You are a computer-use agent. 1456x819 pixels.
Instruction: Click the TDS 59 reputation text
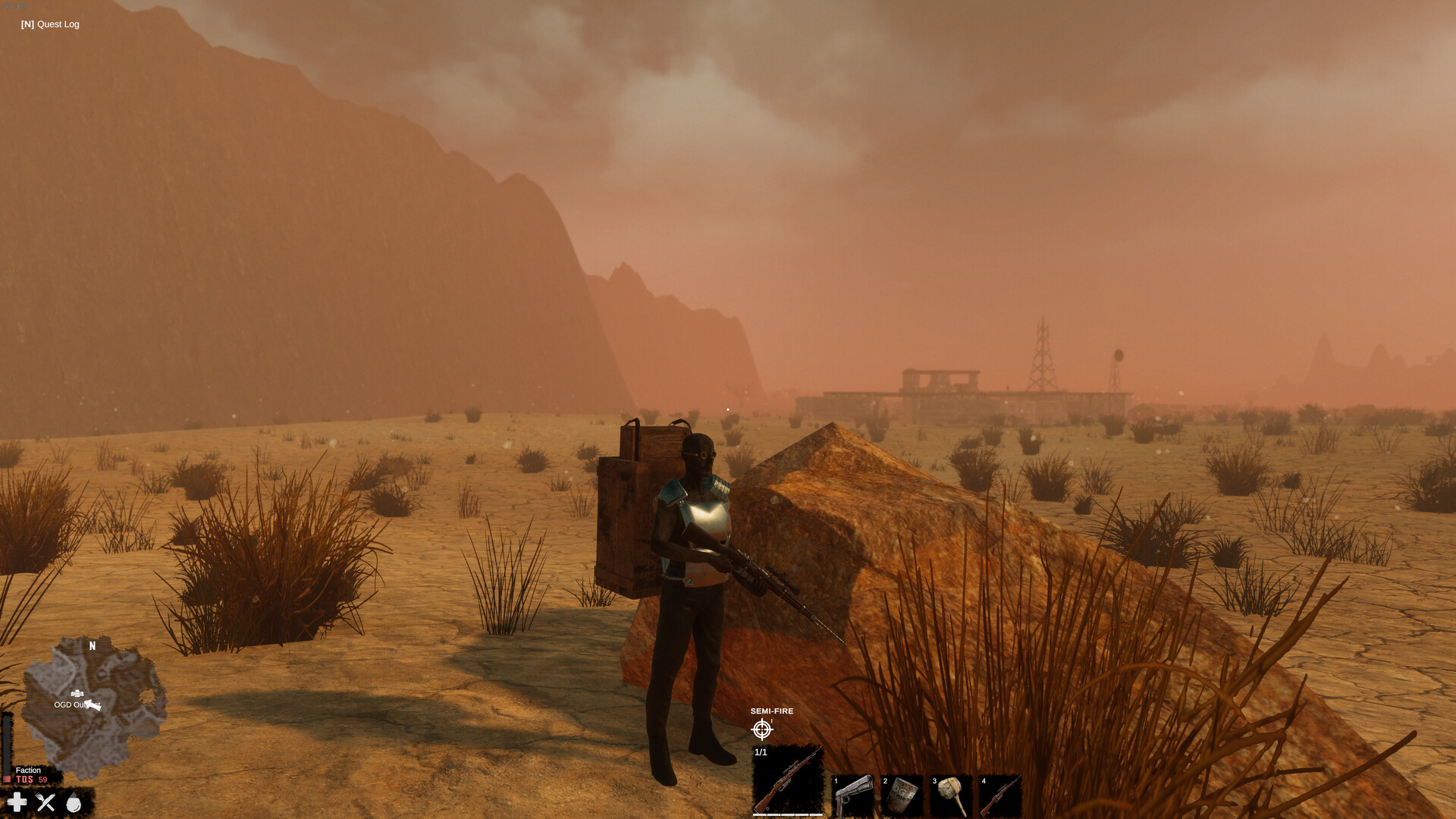tap(31, 779)
